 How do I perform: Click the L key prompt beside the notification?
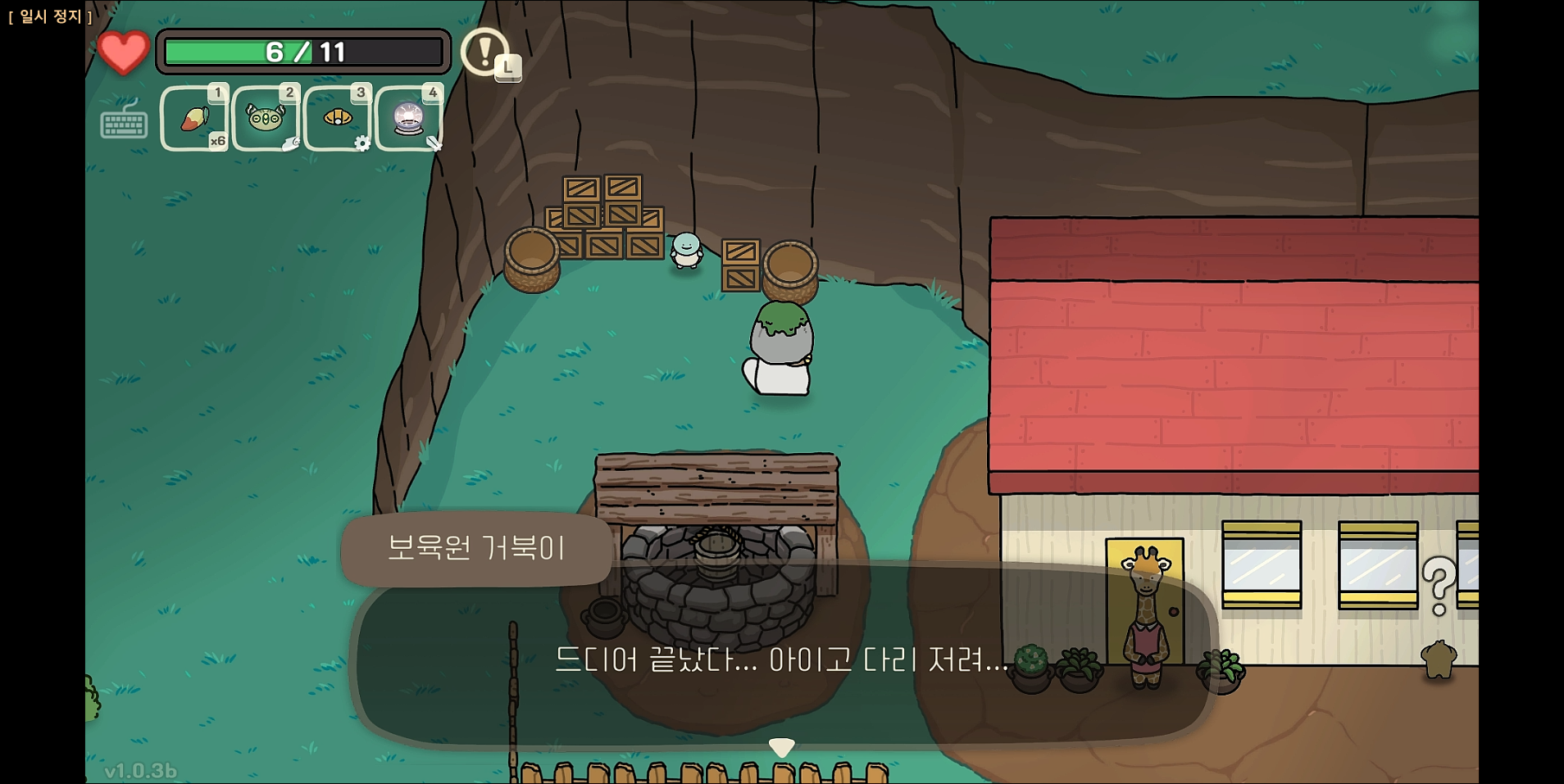point(509,67)
